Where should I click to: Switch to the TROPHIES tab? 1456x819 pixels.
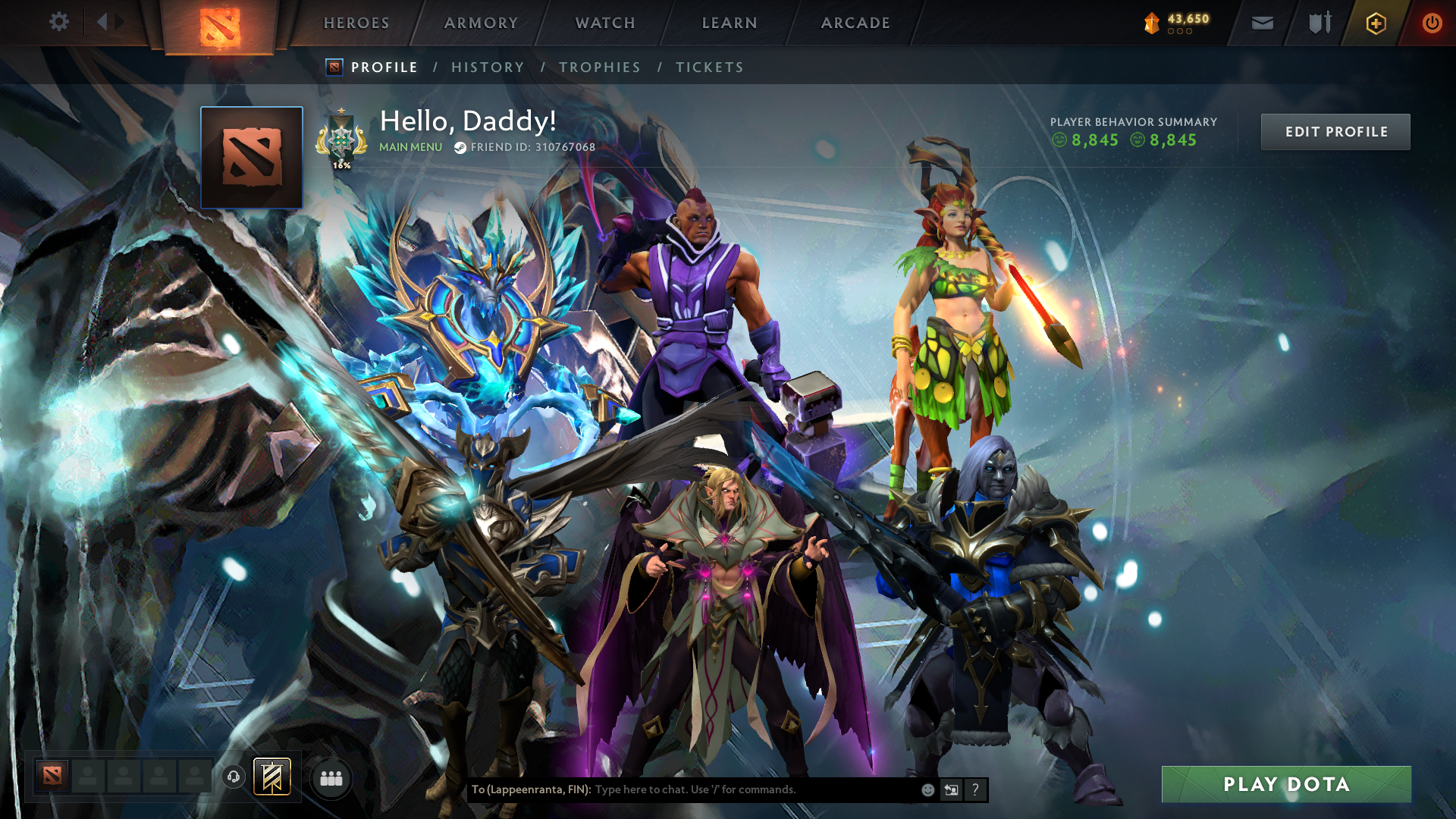(x=599, y=67)
